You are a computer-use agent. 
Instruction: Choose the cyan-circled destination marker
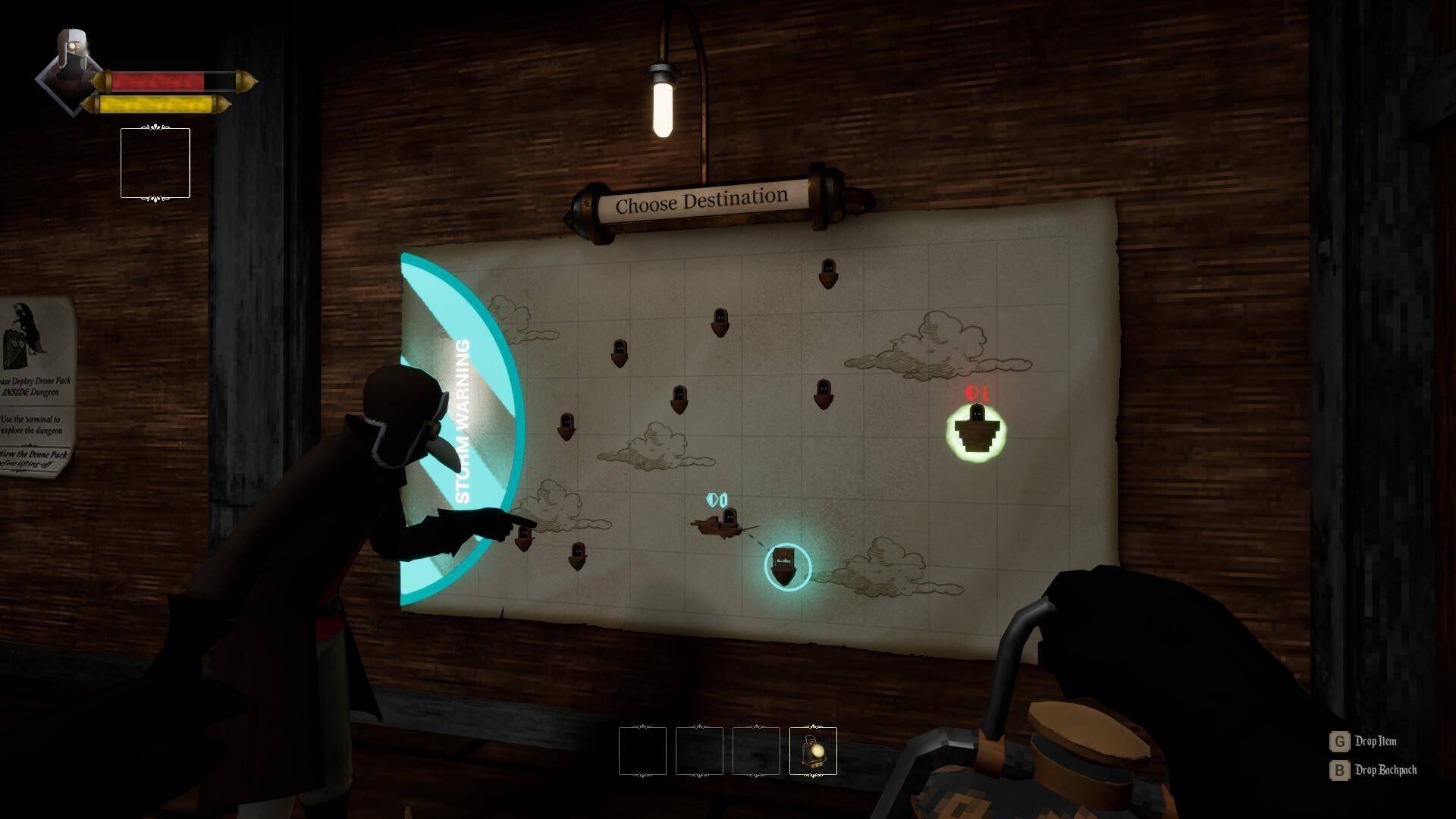[x=787, y=566]
